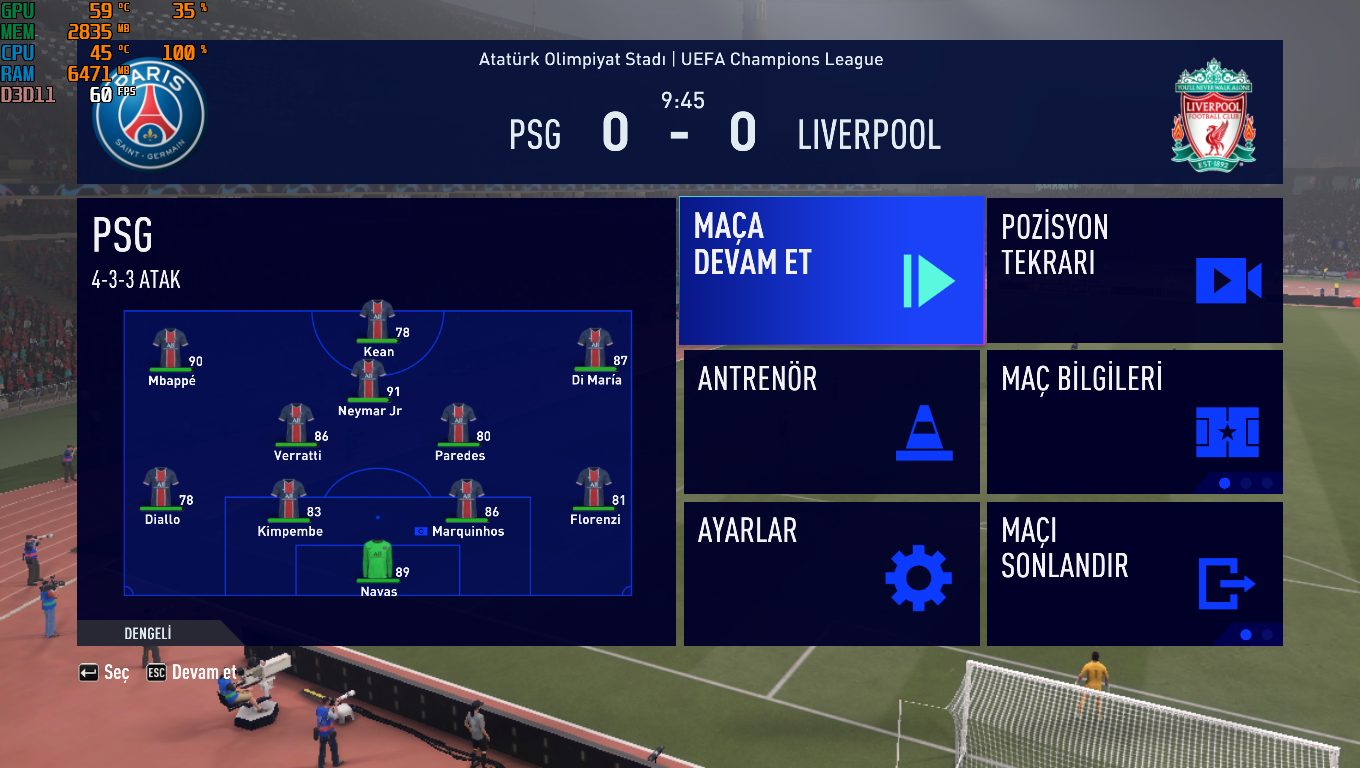Click the Liverpool club crest

(1212, 112)
